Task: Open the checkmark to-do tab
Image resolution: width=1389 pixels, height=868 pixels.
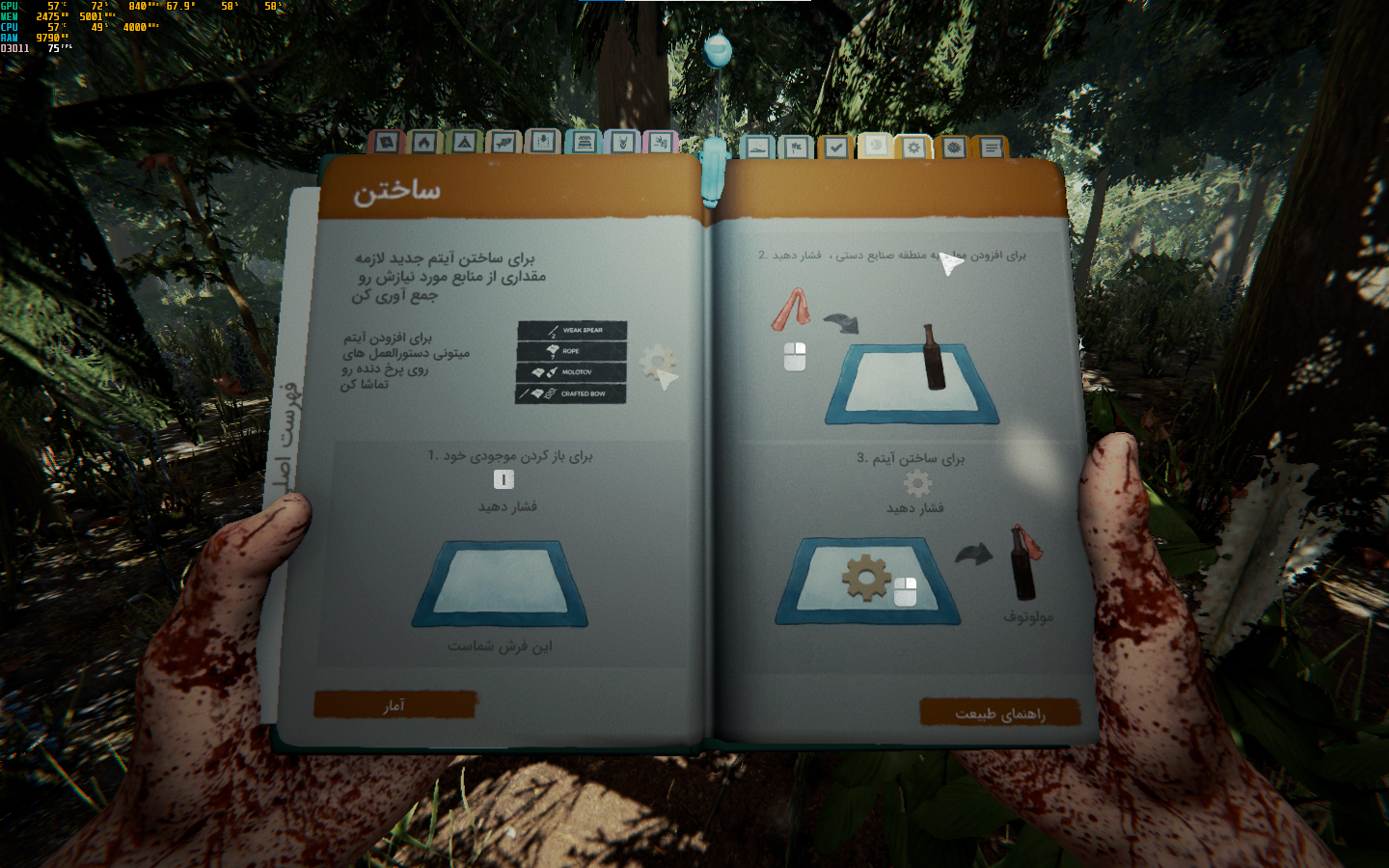Action: pyautogui.click(x=835, y=148)
